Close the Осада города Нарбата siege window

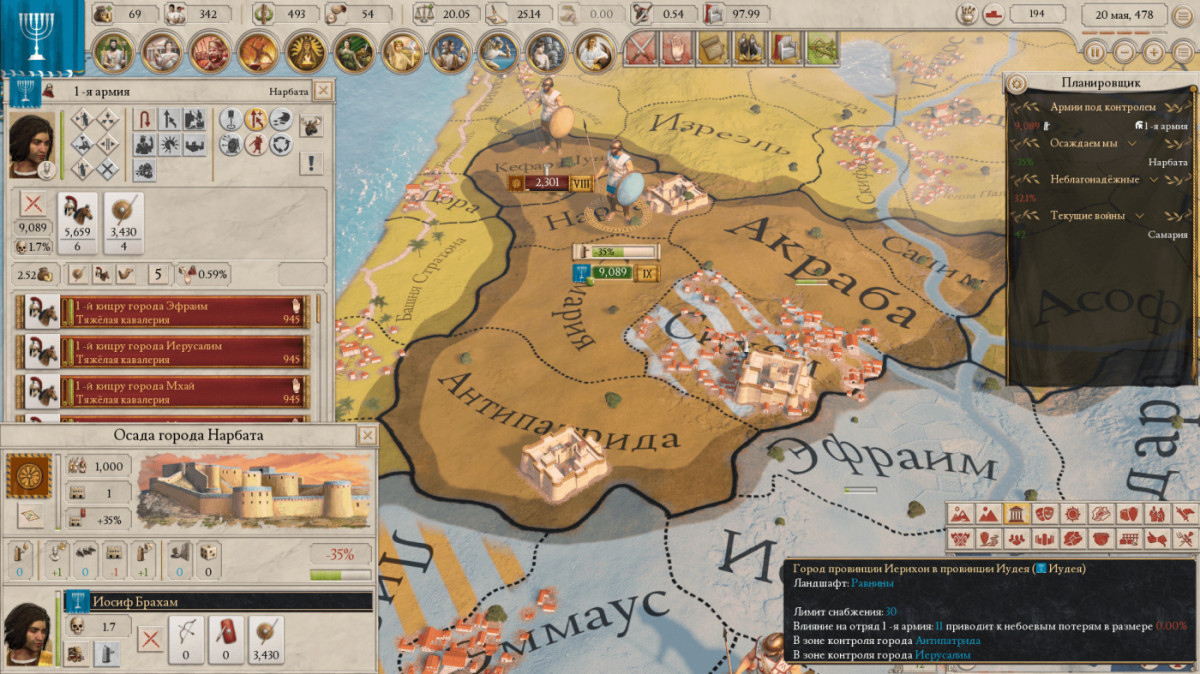tap(368, 436)
